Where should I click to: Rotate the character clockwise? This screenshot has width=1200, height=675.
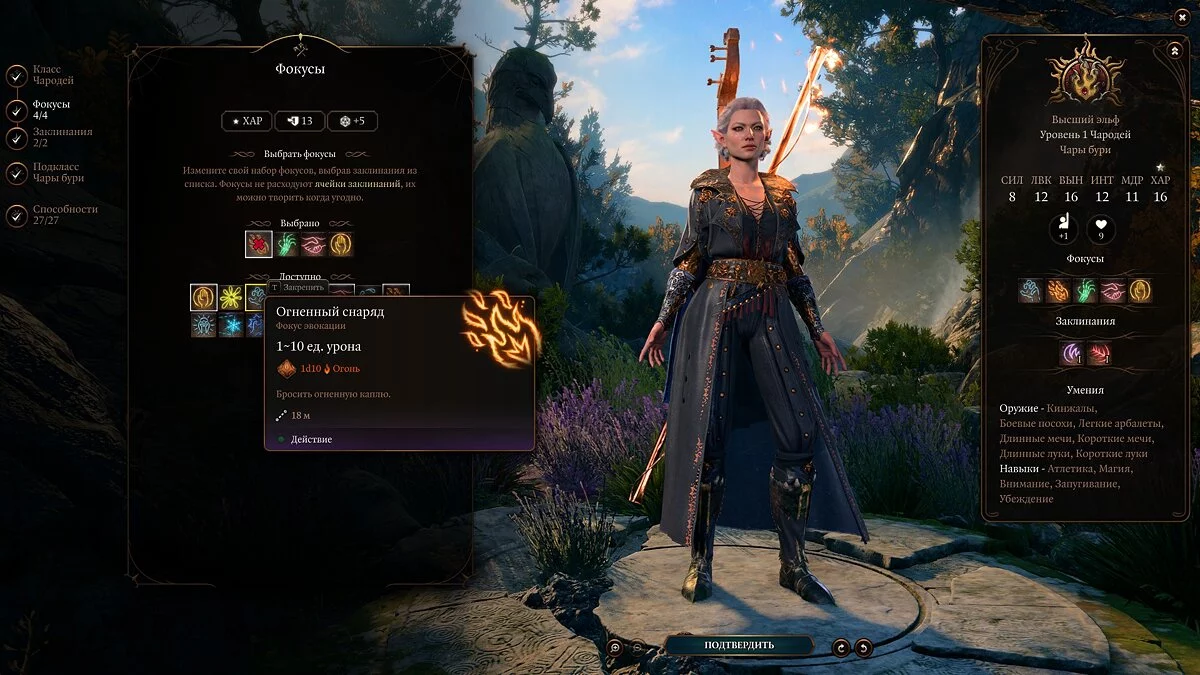tap(841, 647)
